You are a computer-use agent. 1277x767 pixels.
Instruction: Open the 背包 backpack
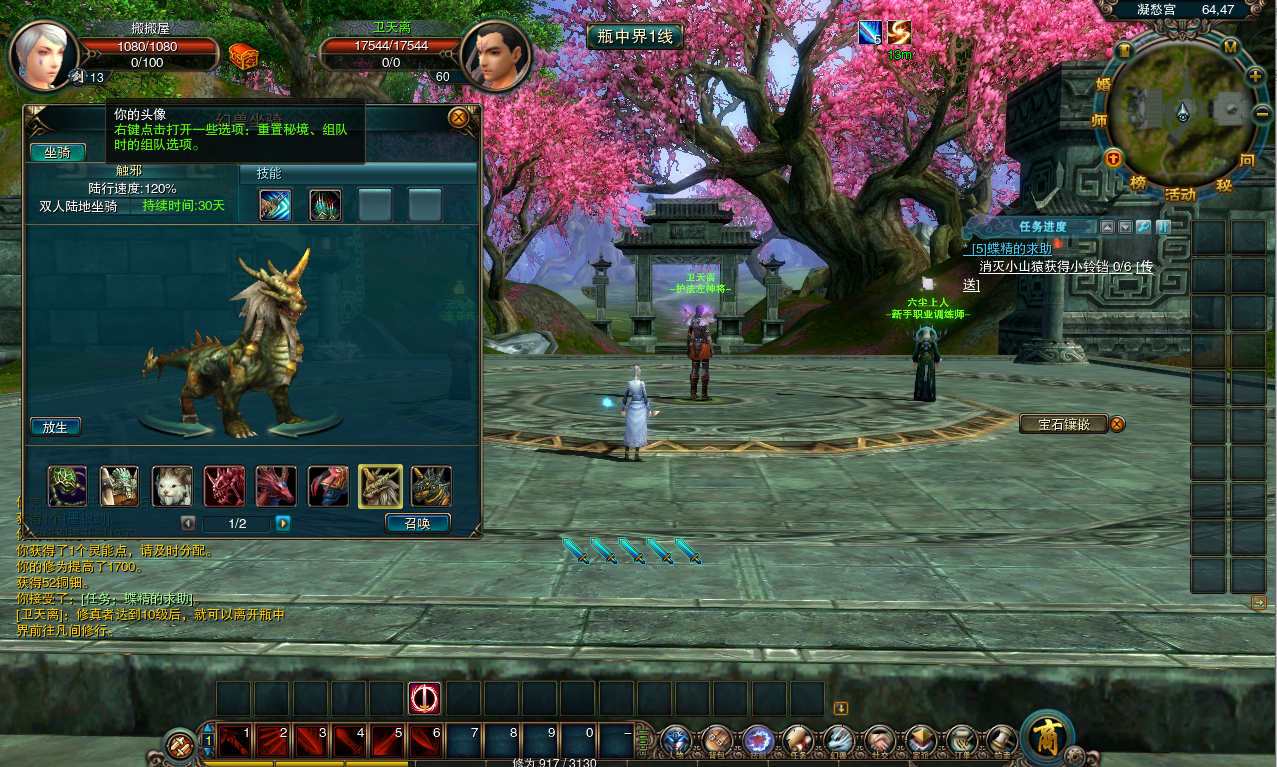(x=717, y=741)
